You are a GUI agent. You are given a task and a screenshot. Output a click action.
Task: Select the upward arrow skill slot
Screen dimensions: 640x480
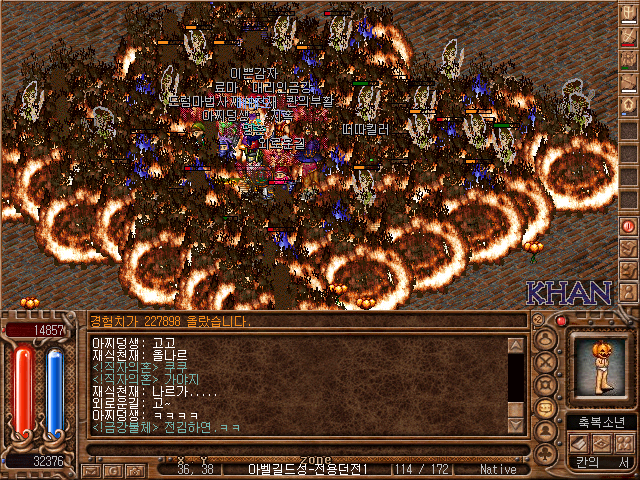[630, 106]
